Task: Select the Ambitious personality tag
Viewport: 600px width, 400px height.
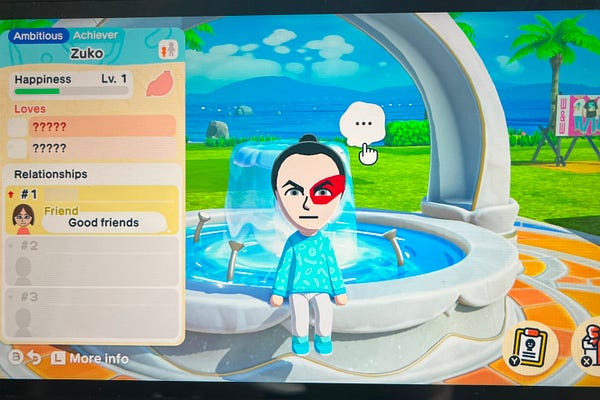Action: pyautogui.click(x=38, y=35)
